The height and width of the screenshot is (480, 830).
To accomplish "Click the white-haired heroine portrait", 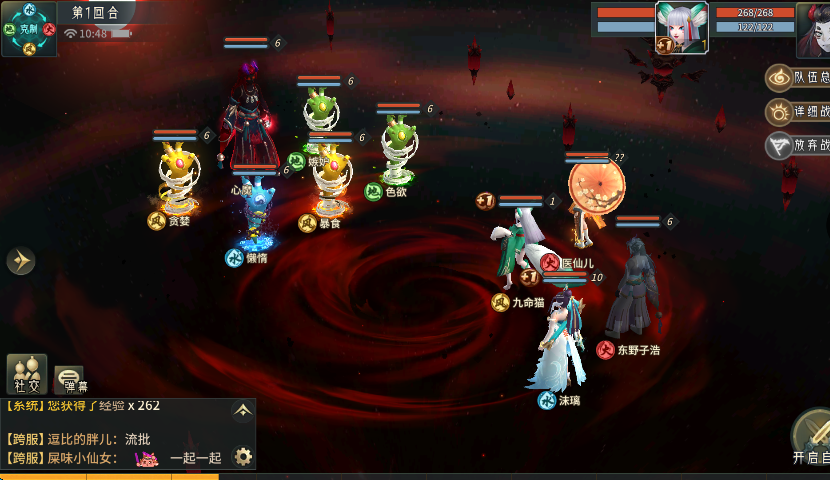I will pyautogui.click(x=682, y=26).
